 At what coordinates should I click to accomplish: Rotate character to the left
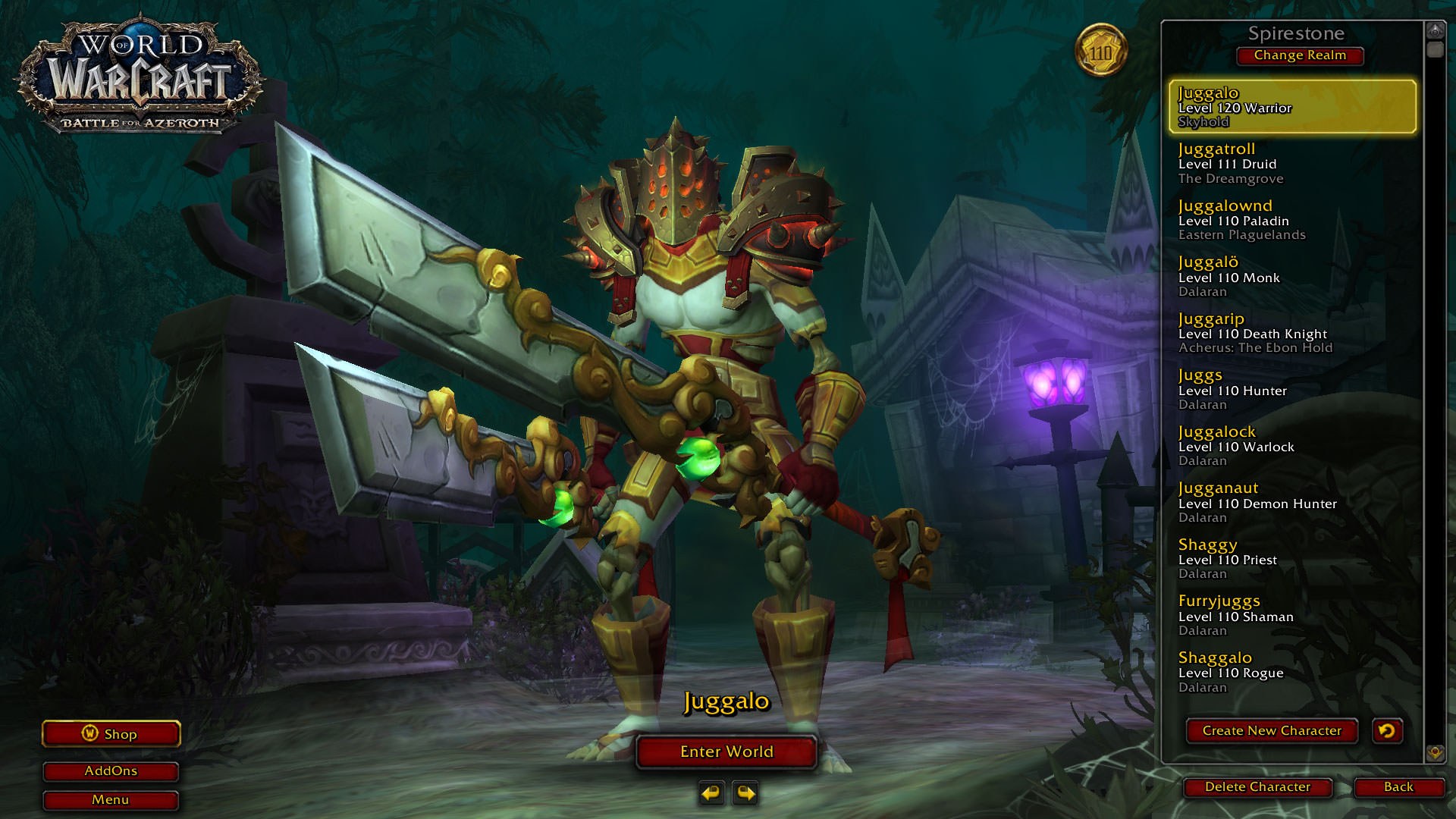click(711, 793)
